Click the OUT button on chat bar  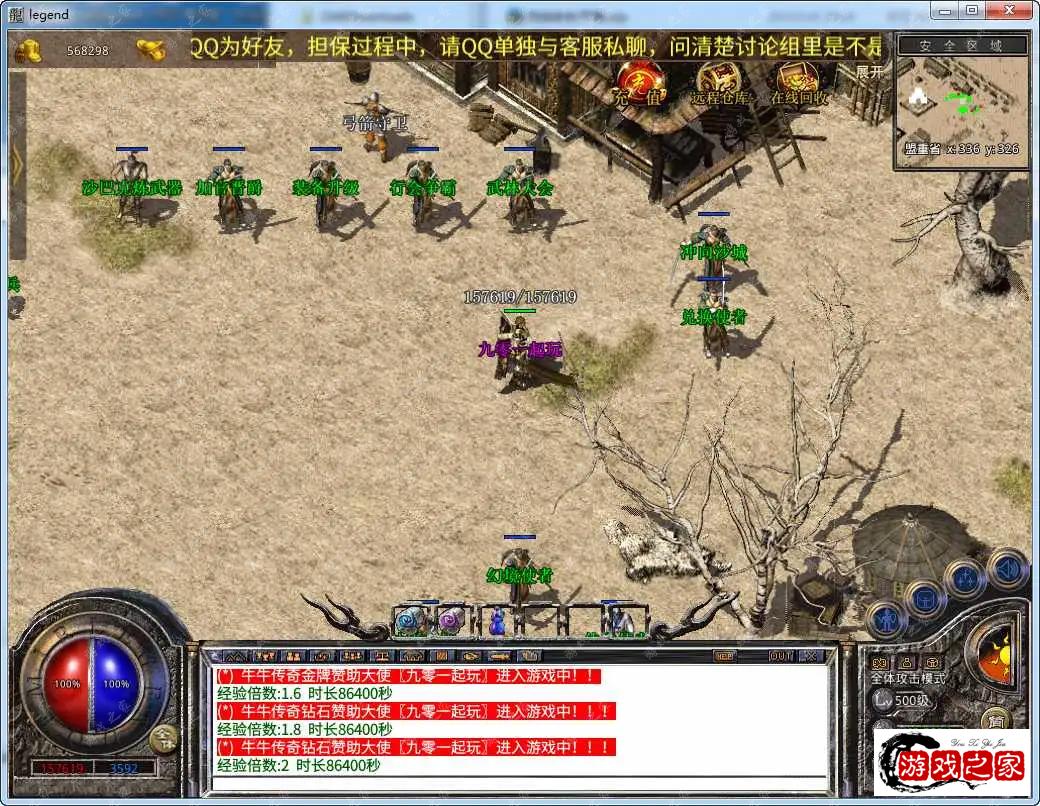781,656
